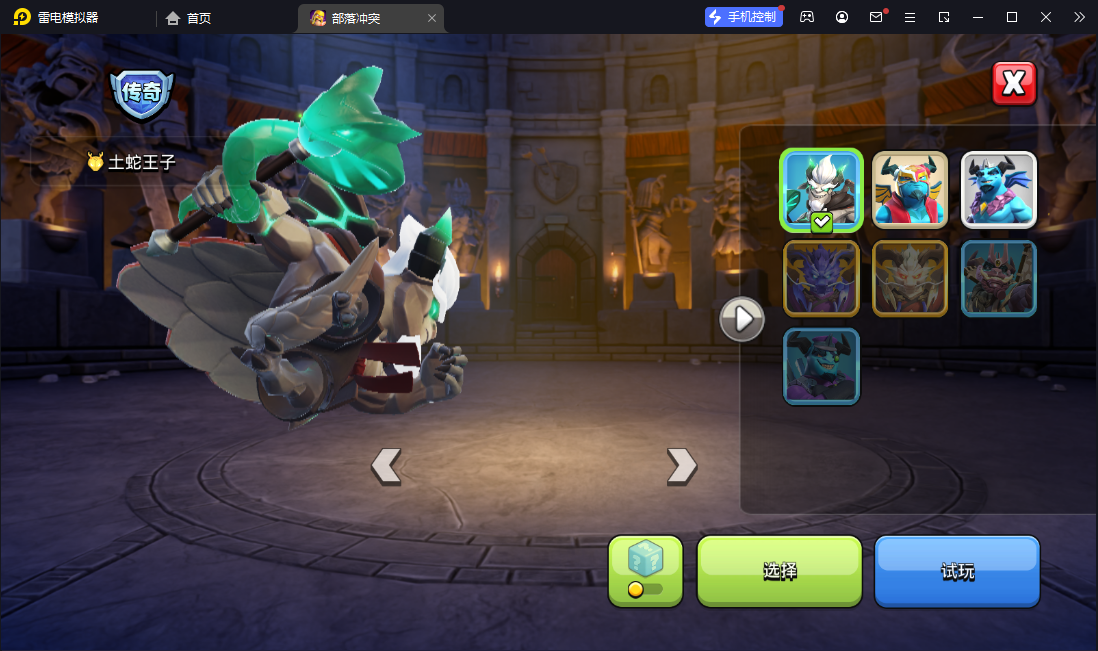The height and width of the screenshot is (651, 1098).
Task: Go to the next hero with right chevron
Action: tap(681, 465)
